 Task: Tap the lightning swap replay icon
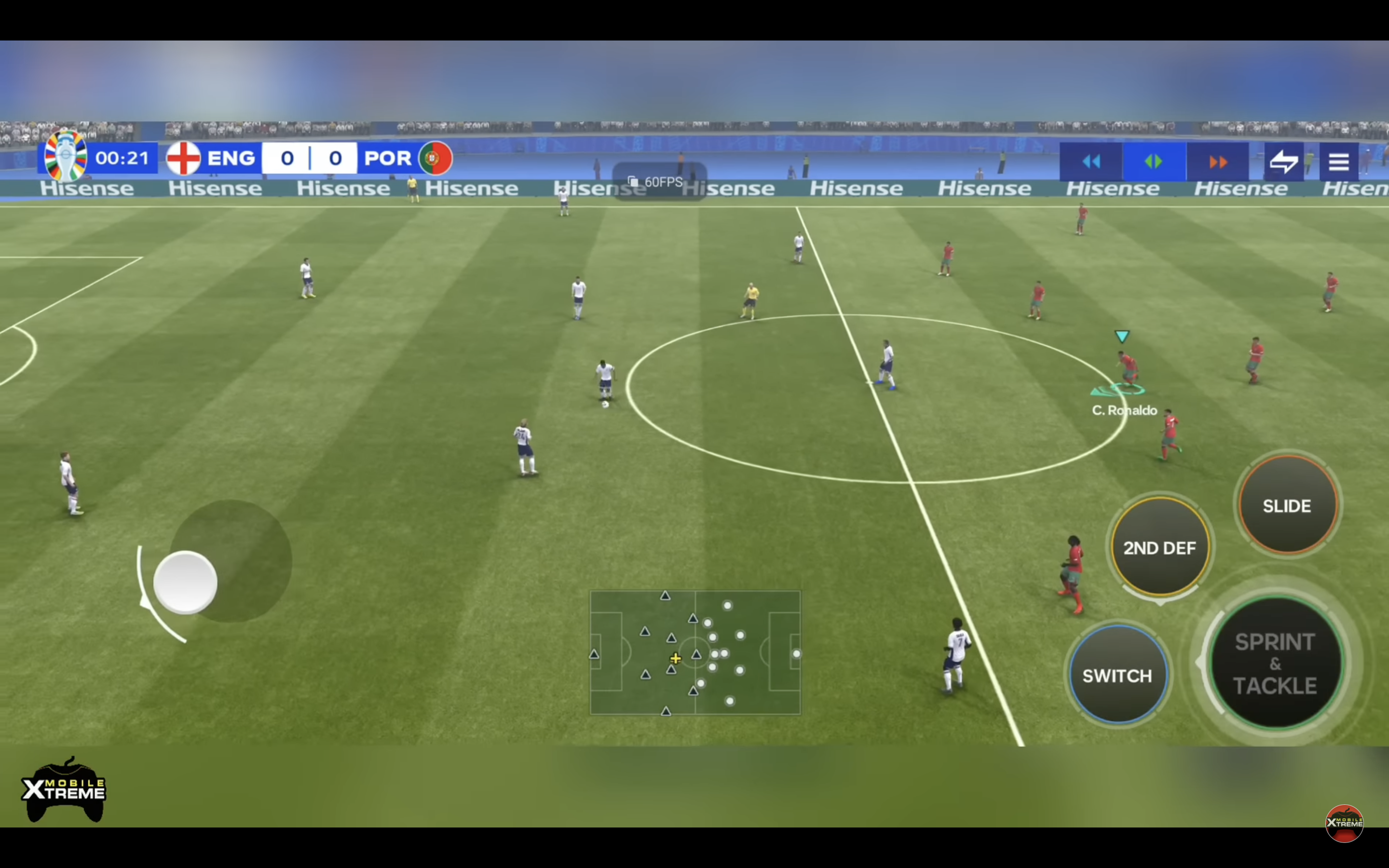click(1284, 162)
